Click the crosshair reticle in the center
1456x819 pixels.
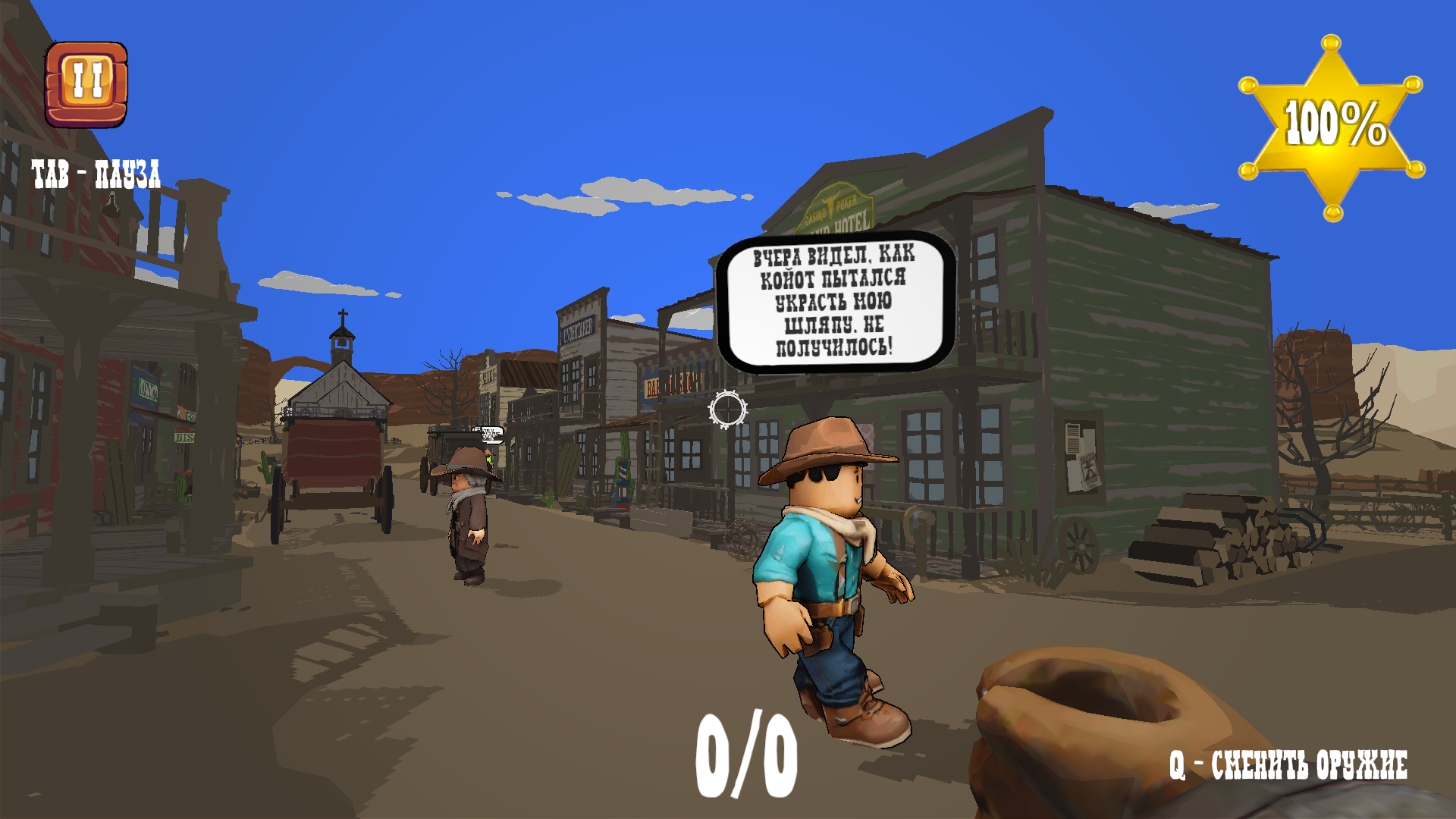click(x=726, y=409)
